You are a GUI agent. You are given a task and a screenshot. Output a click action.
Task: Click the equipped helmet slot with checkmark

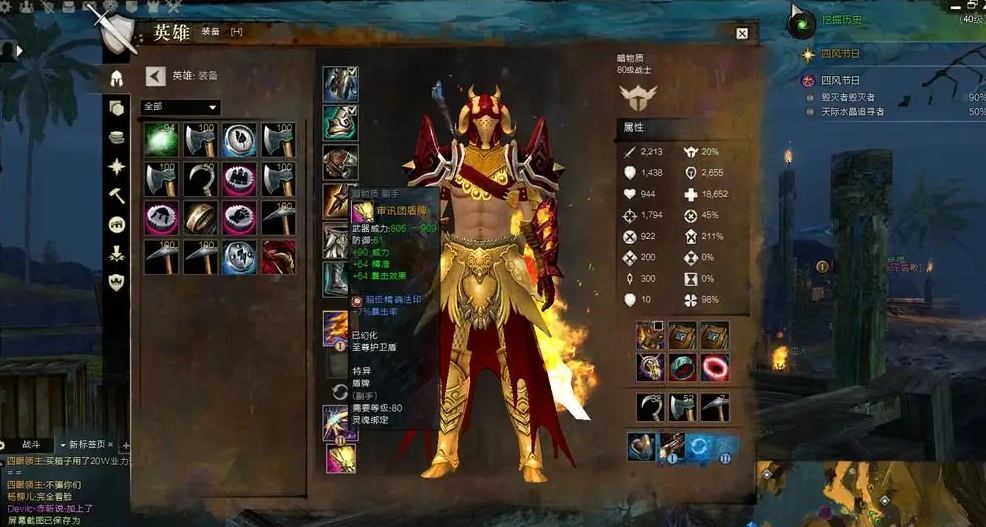(340, 84)
